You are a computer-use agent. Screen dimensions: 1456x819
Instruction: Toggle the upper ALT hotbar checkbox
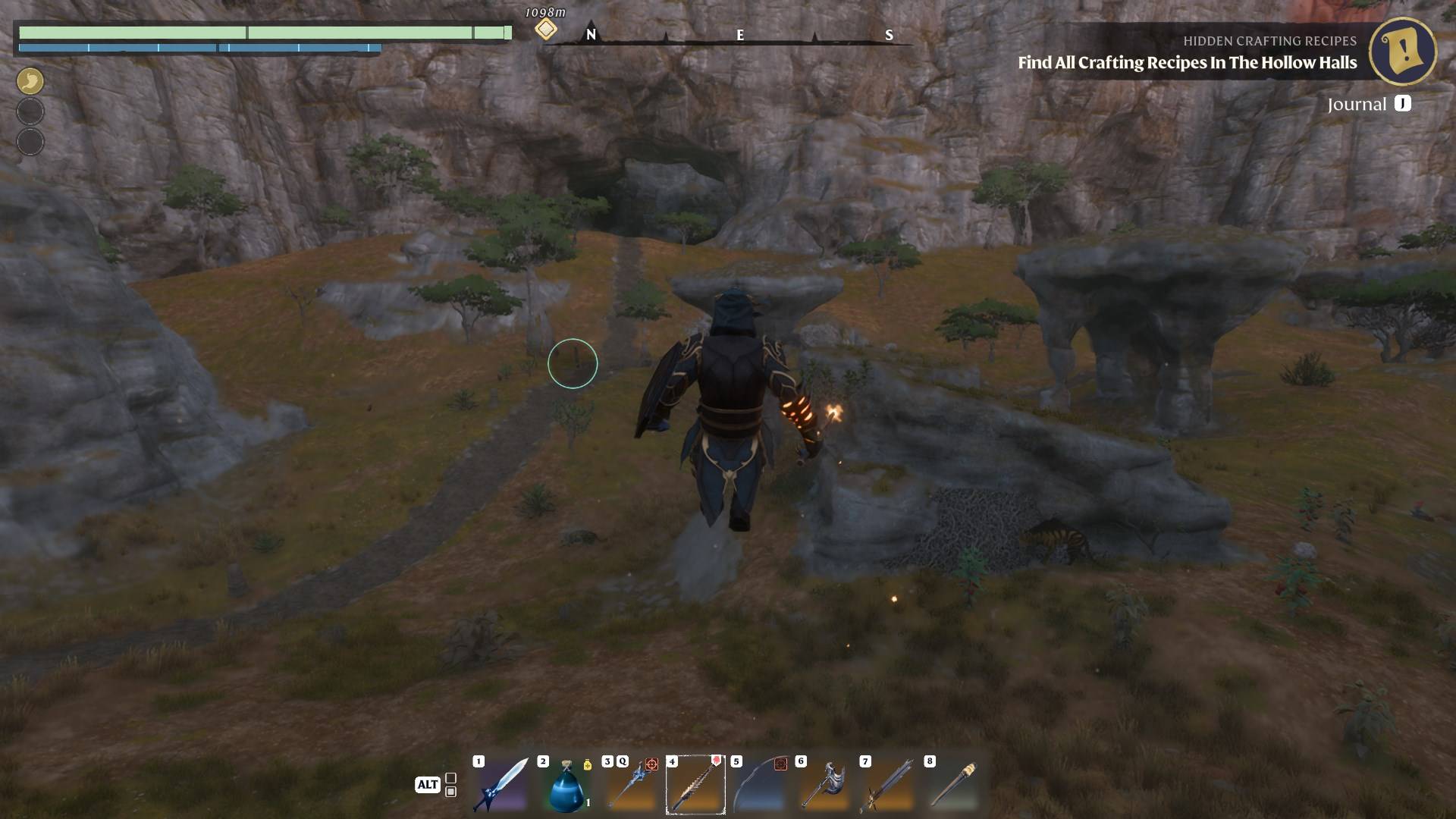(451, 777)
